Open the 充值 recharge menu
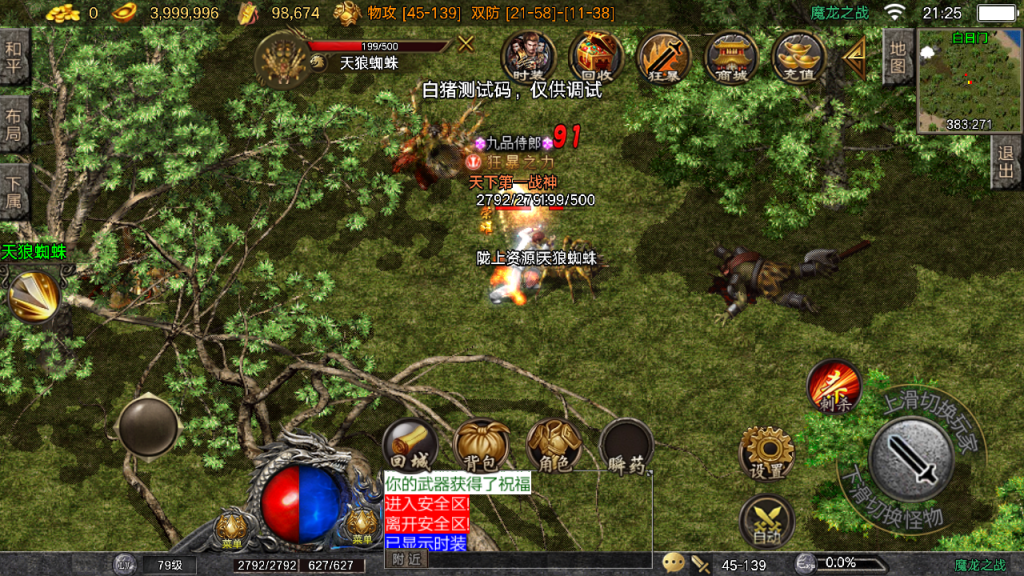This screenshot has height=576, width=1024. pyautogui.click(x=798, y=57)
